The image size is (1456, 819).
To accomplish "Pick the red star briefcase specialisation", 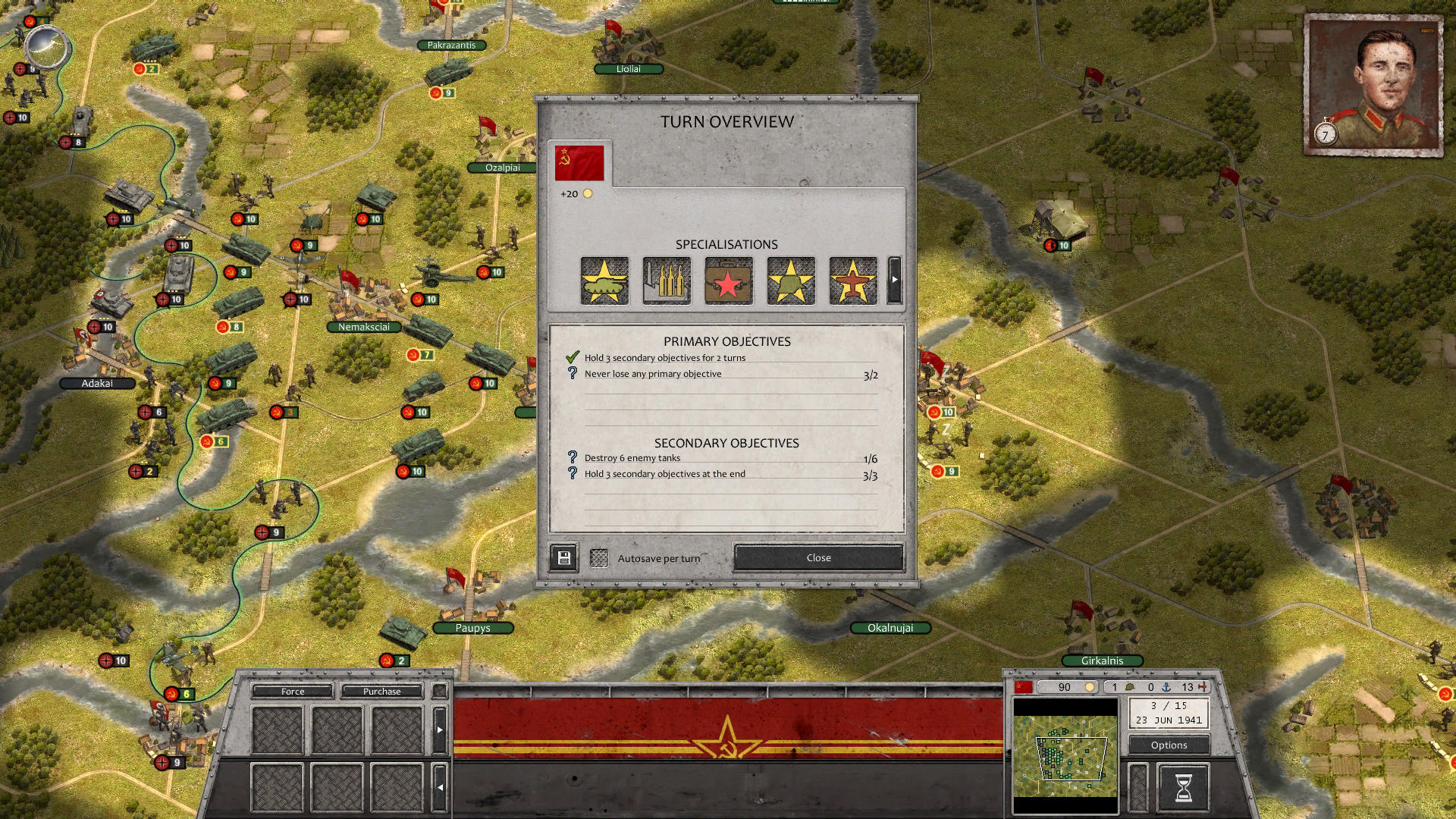I will [729, 281].
